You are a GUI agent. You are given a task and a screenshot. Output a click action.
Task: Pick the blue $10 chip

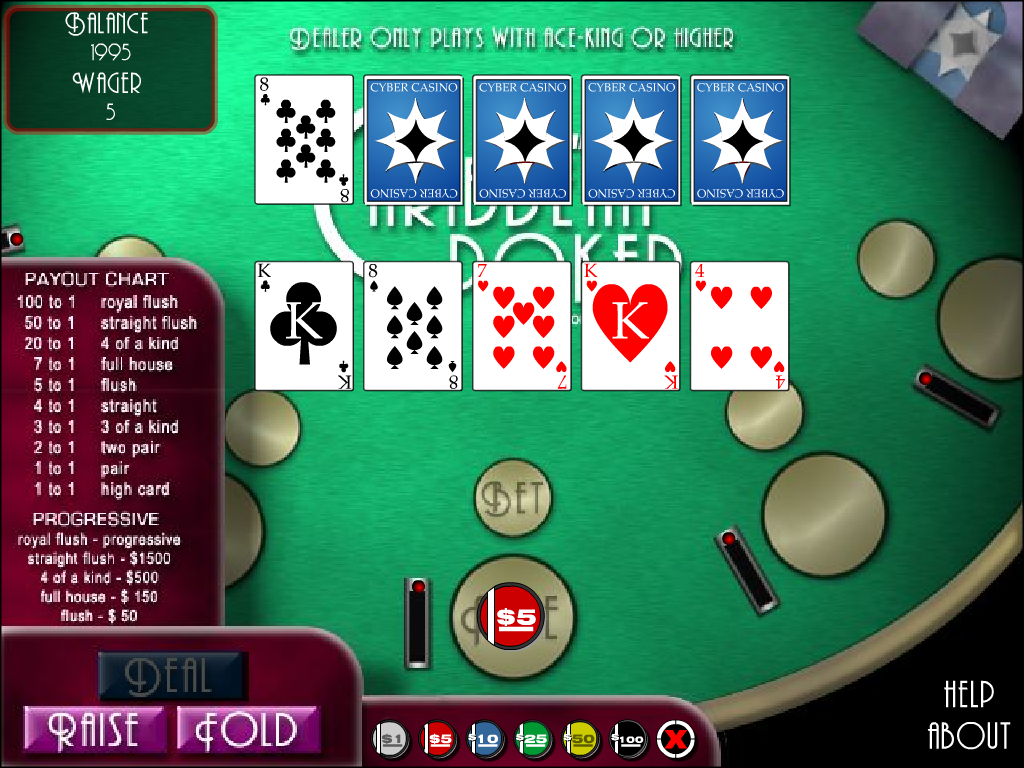tap(484, 740)
